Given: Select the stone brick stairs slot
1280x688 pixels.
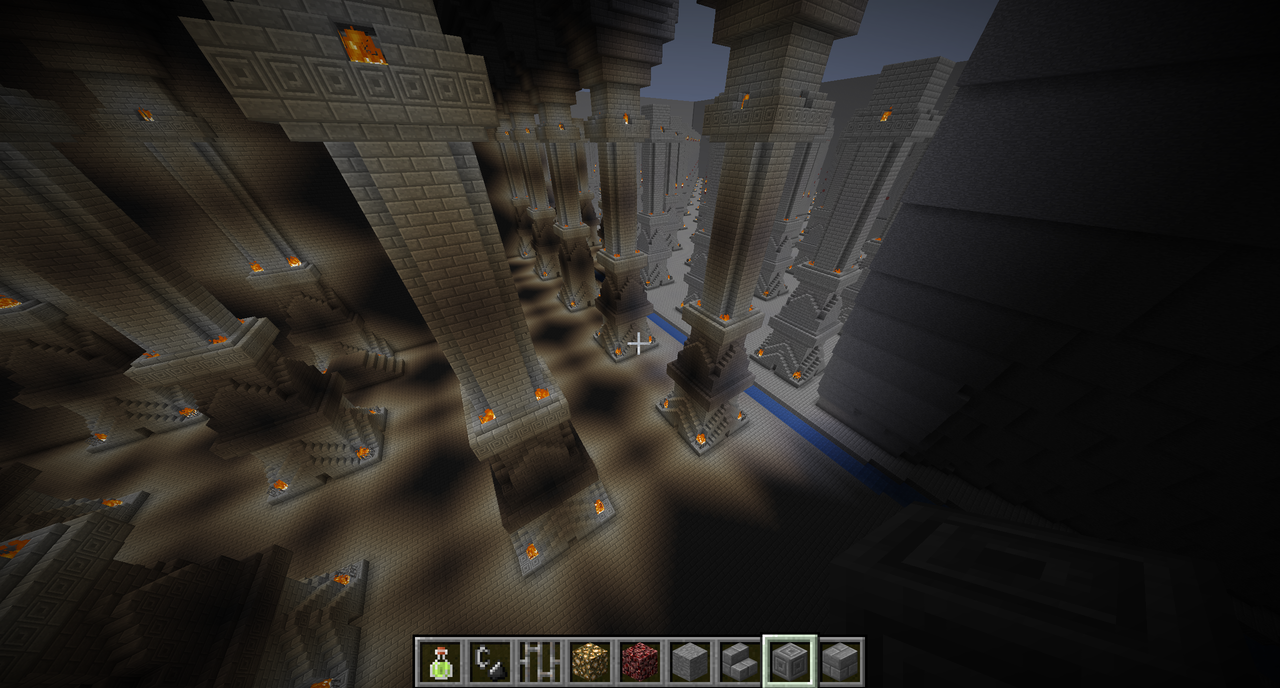Looking at the screenshot, I should (x=740, y=661).
